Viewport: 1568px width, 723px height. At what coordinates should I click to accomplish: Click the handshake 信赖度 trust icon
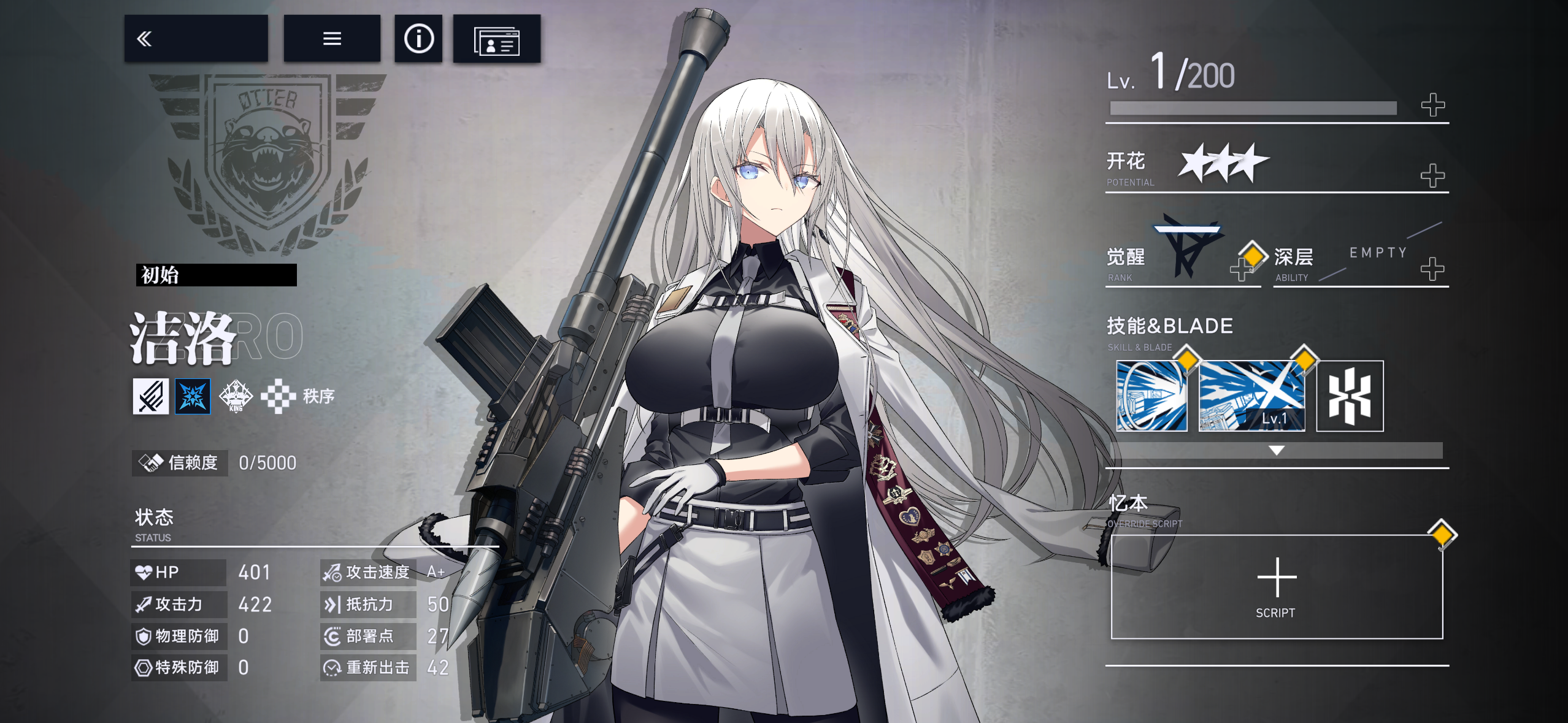[x=152, y=463]
